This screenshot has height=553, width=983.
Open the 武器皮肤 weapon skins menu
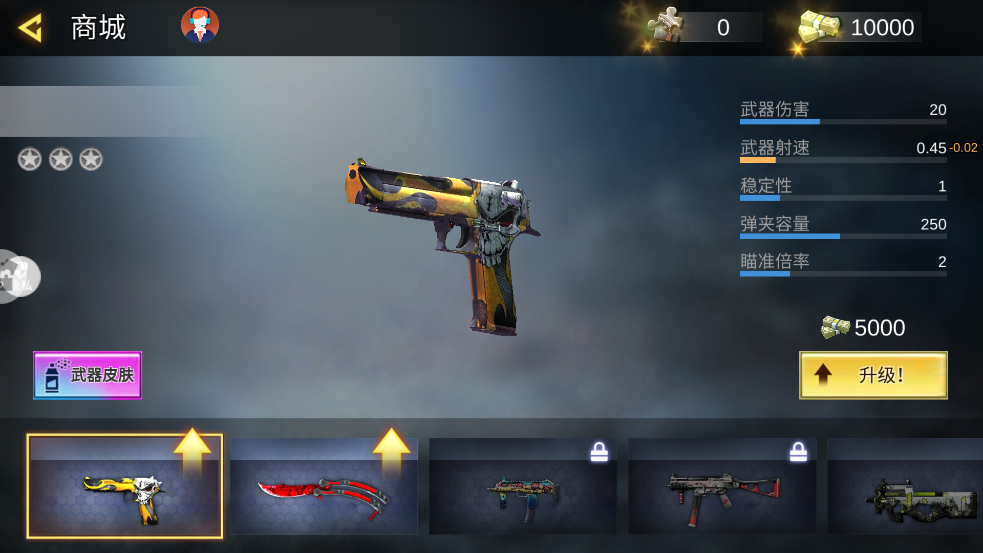click(88, 375)
